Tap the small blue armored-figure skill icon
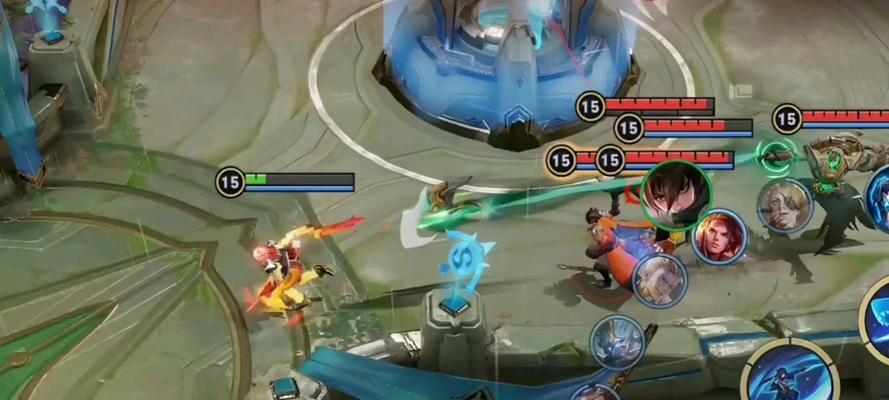Image resolution: width=889 pixels, height=400 pixels. pyautogui.click(x=616, y=342)
